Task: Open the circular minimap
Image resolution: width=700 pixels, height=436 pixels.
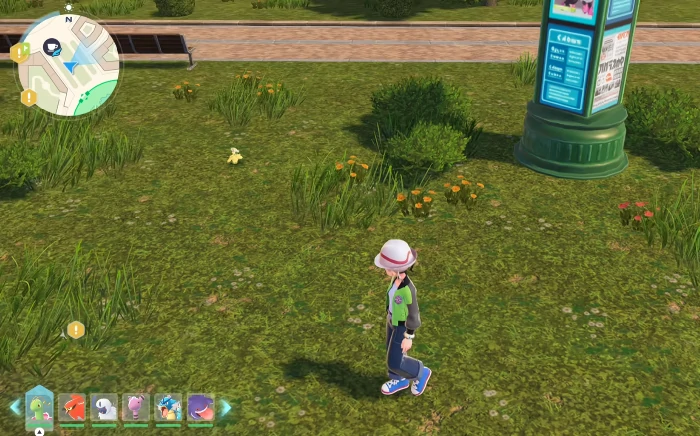Action: coord(68,64)
